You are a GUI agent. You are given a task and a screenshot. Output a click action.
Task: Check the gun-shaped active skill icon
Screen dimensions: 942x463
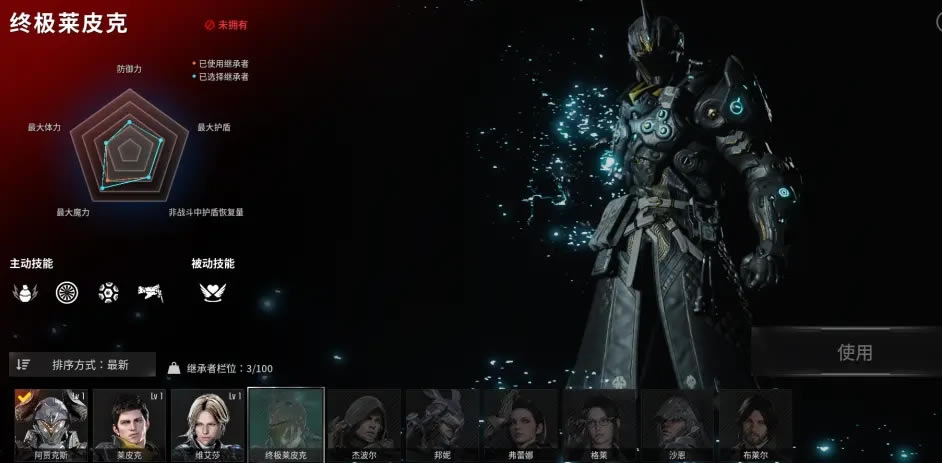pos(151,293)
